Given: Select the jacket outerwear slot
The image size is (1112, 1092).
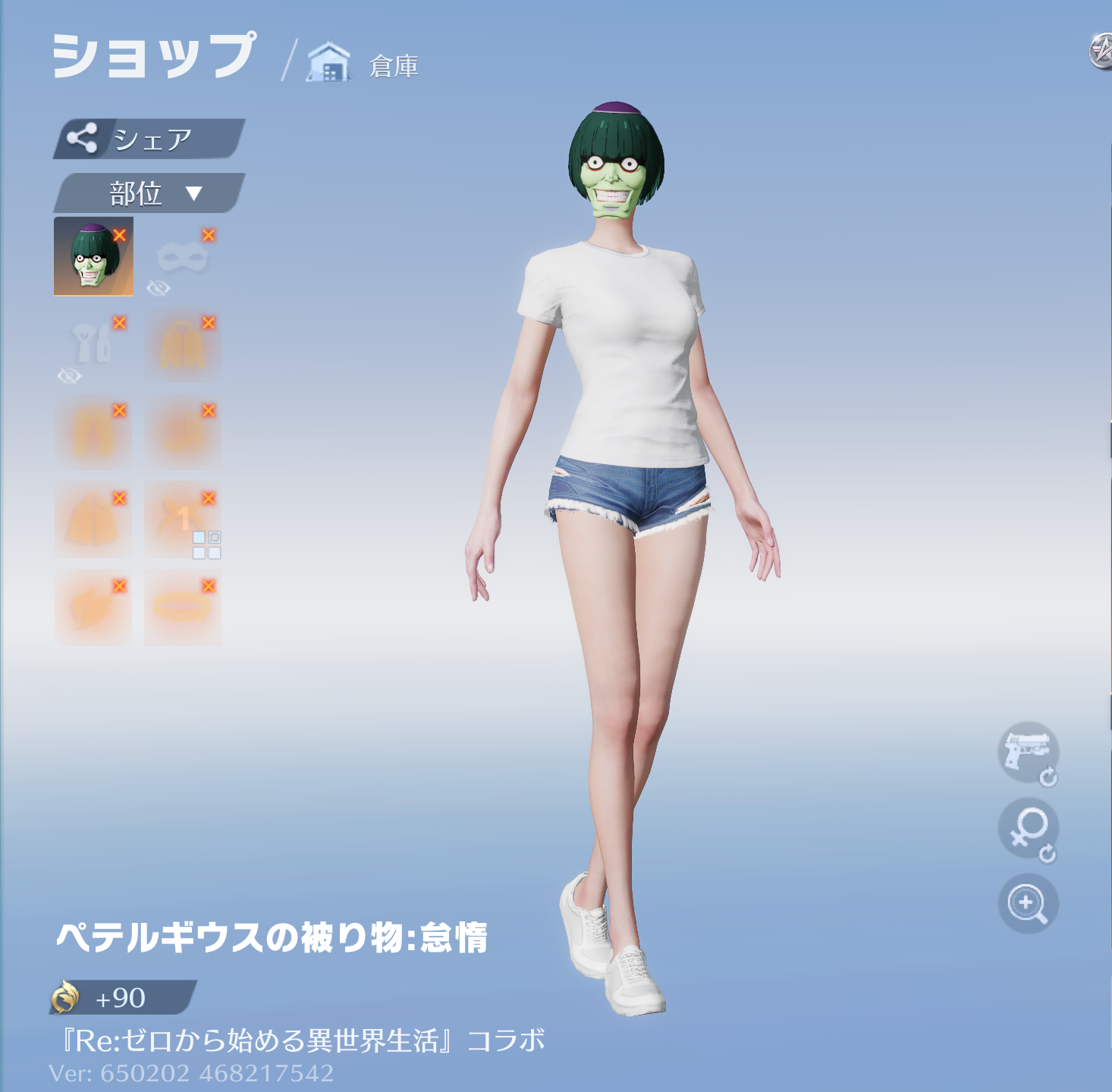Looking at the screenshot, I should coord(182,346).
